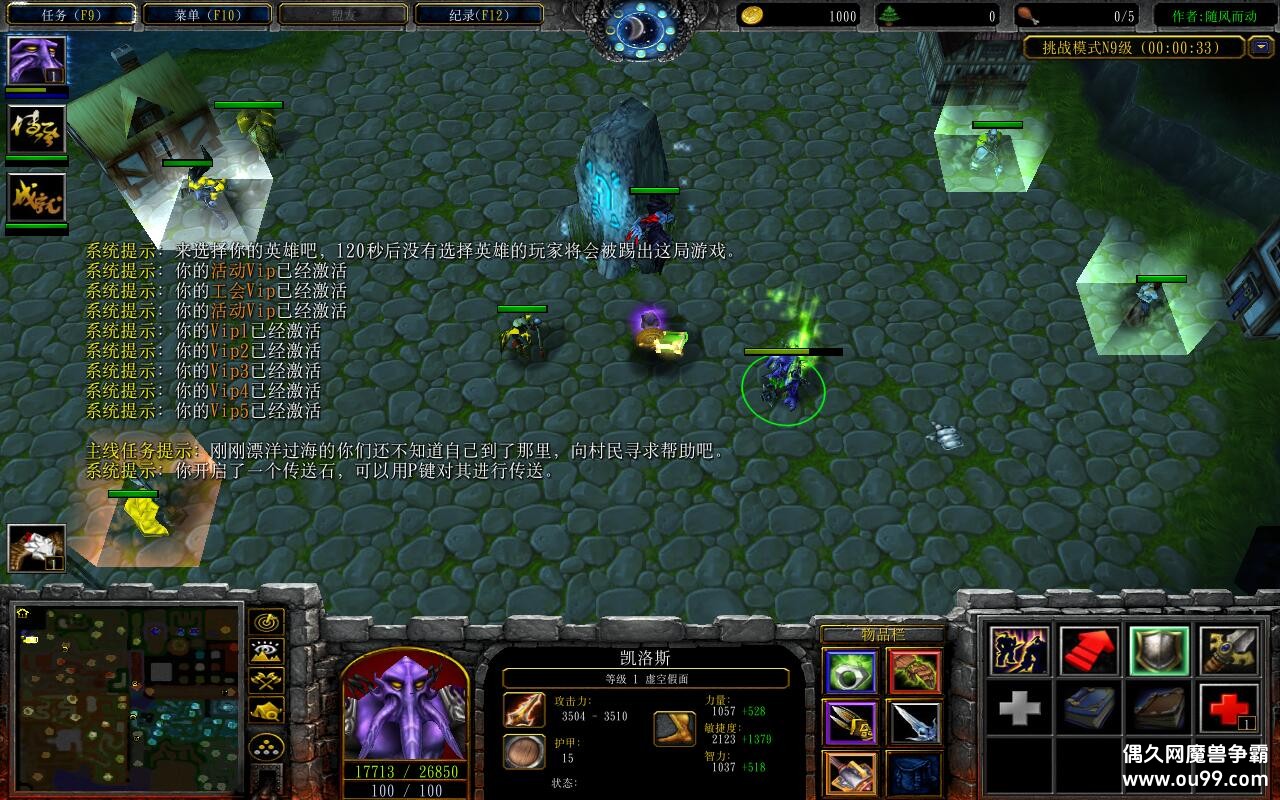Collapse the challenge mode scoreboard arrow

pos(1261,47)
